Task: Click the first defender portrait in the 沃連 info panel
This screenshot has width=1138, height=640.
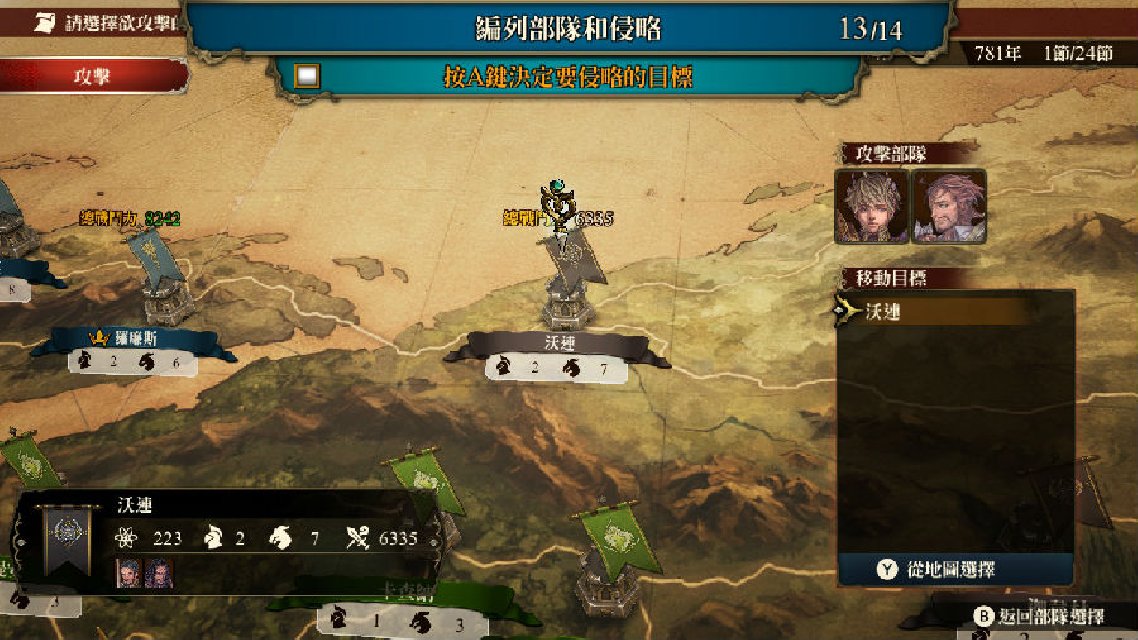Action: click(x=130, y=572)
